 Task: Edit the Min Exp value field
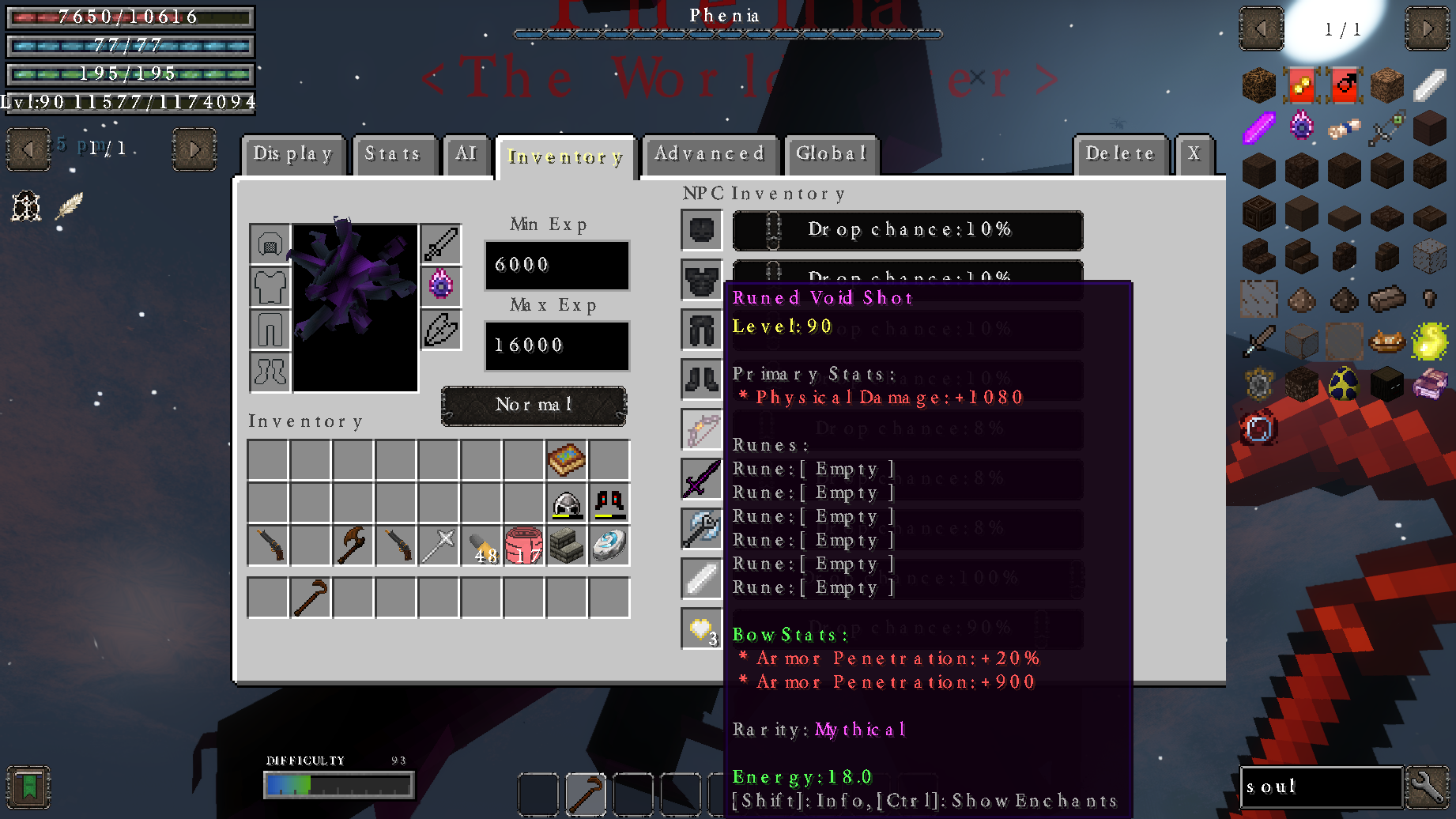click(x=556, y=265)
